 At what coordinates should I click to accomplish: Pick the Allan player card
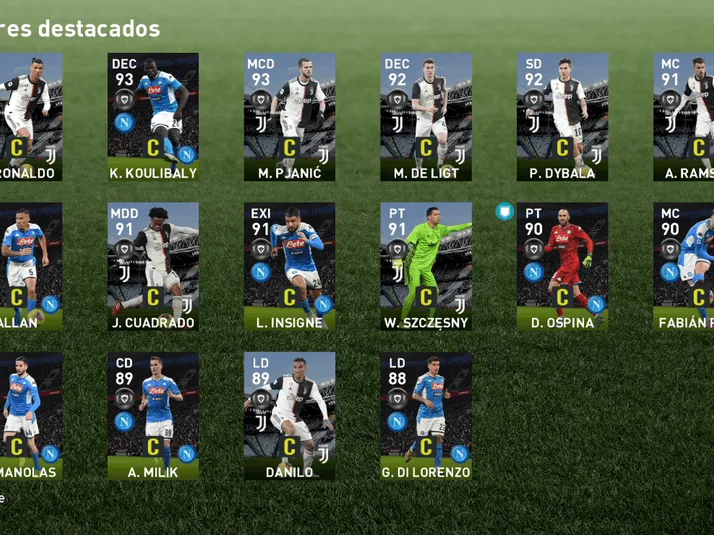pyautogui.click(x=30, y=266)
